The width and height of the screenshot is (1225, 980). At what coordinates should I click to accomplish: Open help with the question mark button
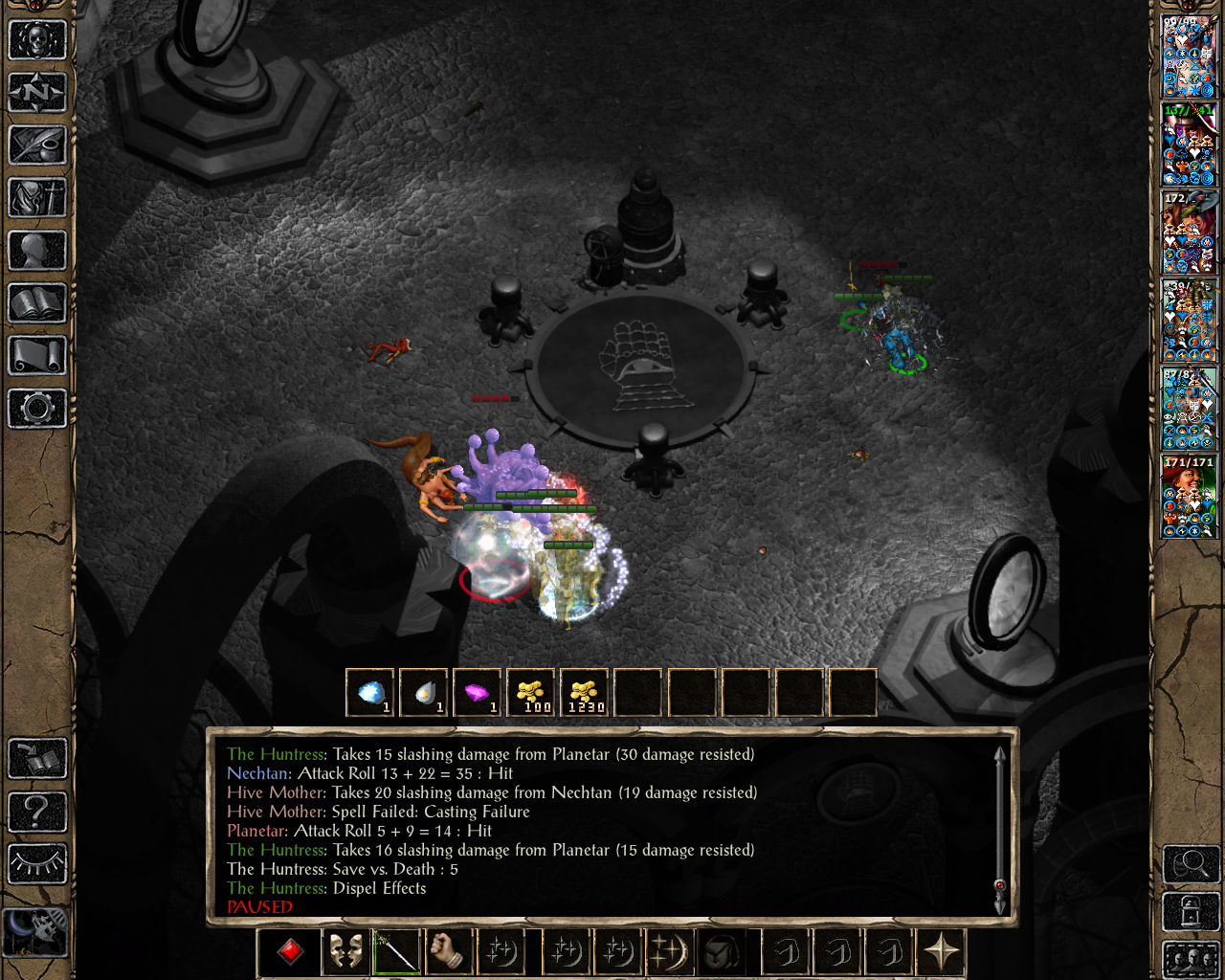coord(37,812)
